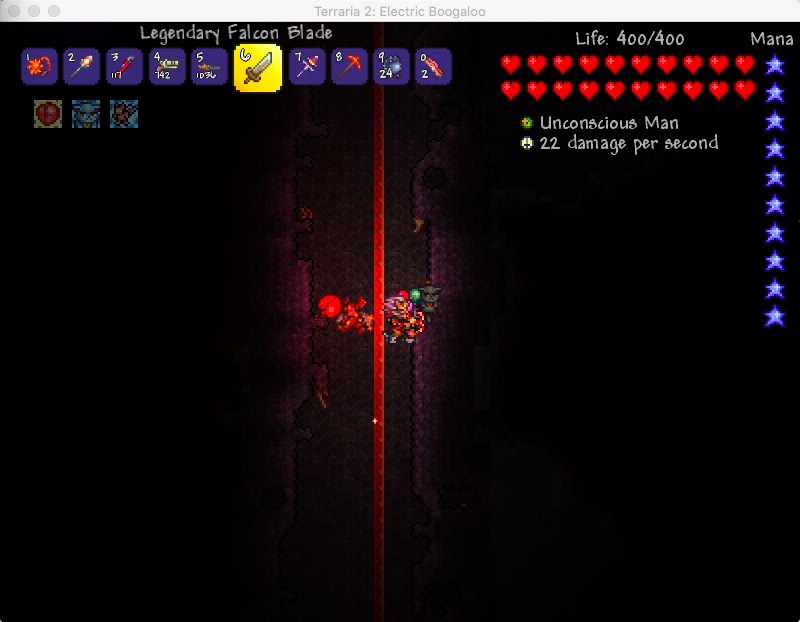The width and height of the screenshot is (800, 622).
Task: Close the game window with the title bar button
Action: (x=14, y=10)
